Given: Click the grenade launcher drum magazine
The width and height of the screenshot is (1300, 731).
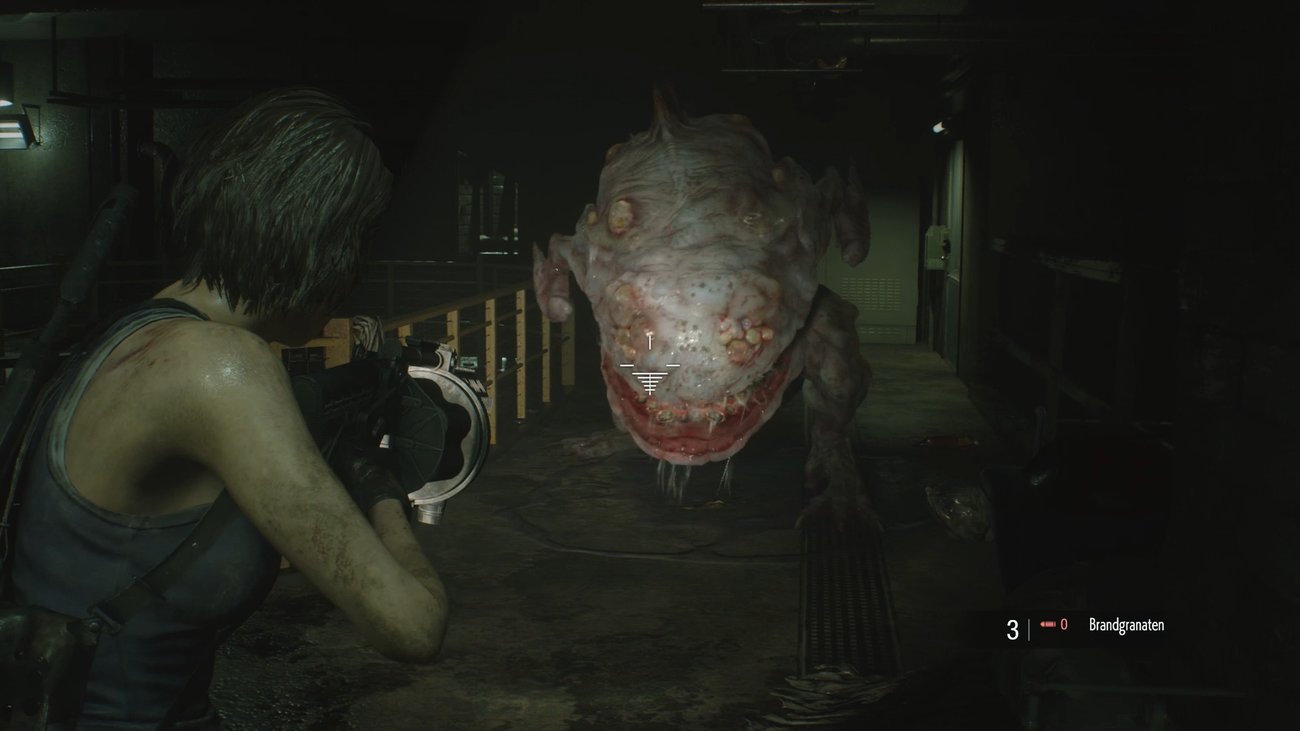Looking at the screenshot, I should 444,430.
